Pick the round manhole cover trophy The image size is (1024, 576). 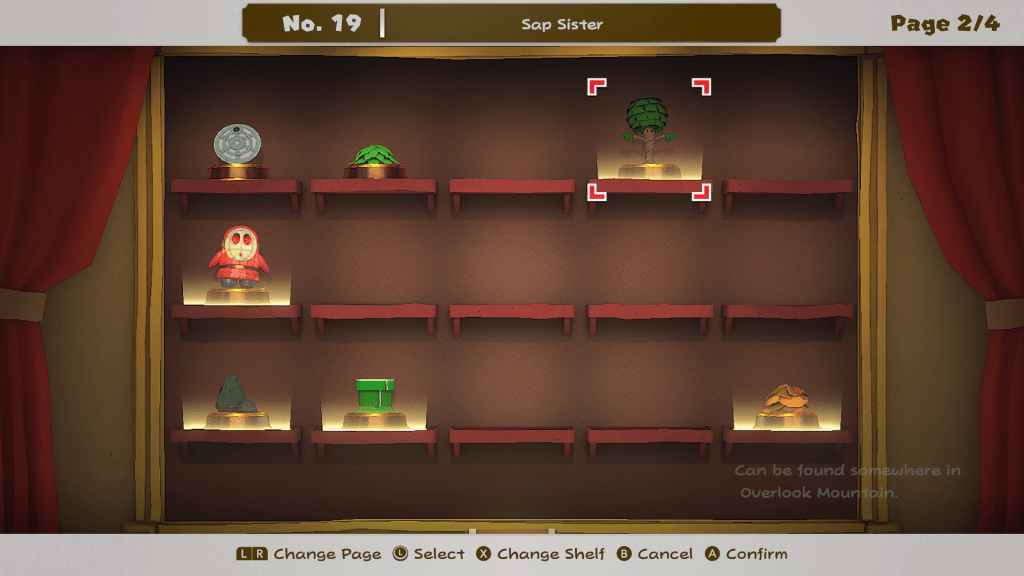(x=236, y=146)
